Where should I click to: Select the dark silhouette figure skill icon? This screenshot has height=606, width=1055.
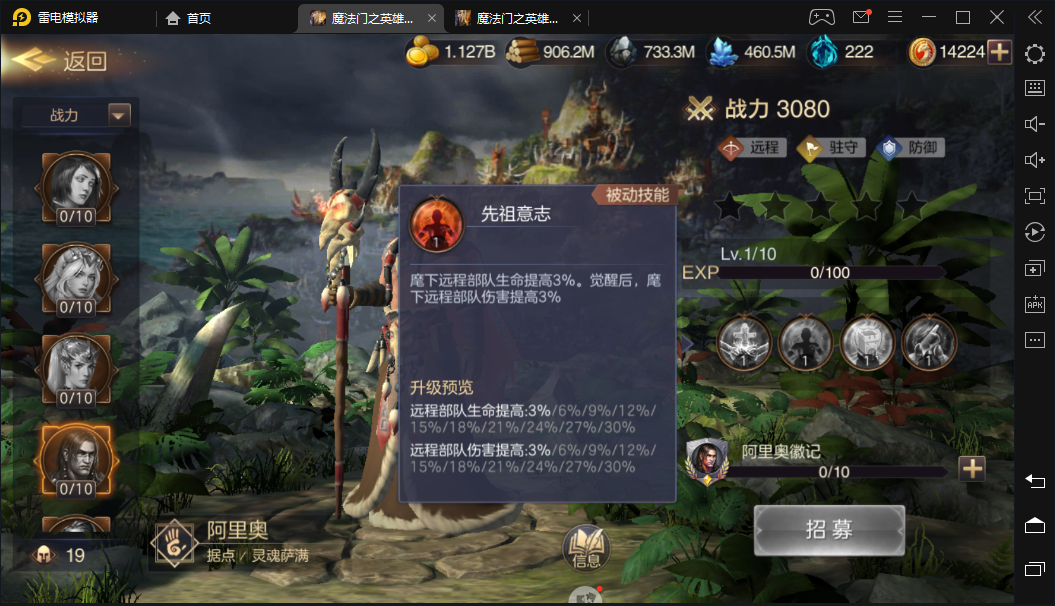806,344
